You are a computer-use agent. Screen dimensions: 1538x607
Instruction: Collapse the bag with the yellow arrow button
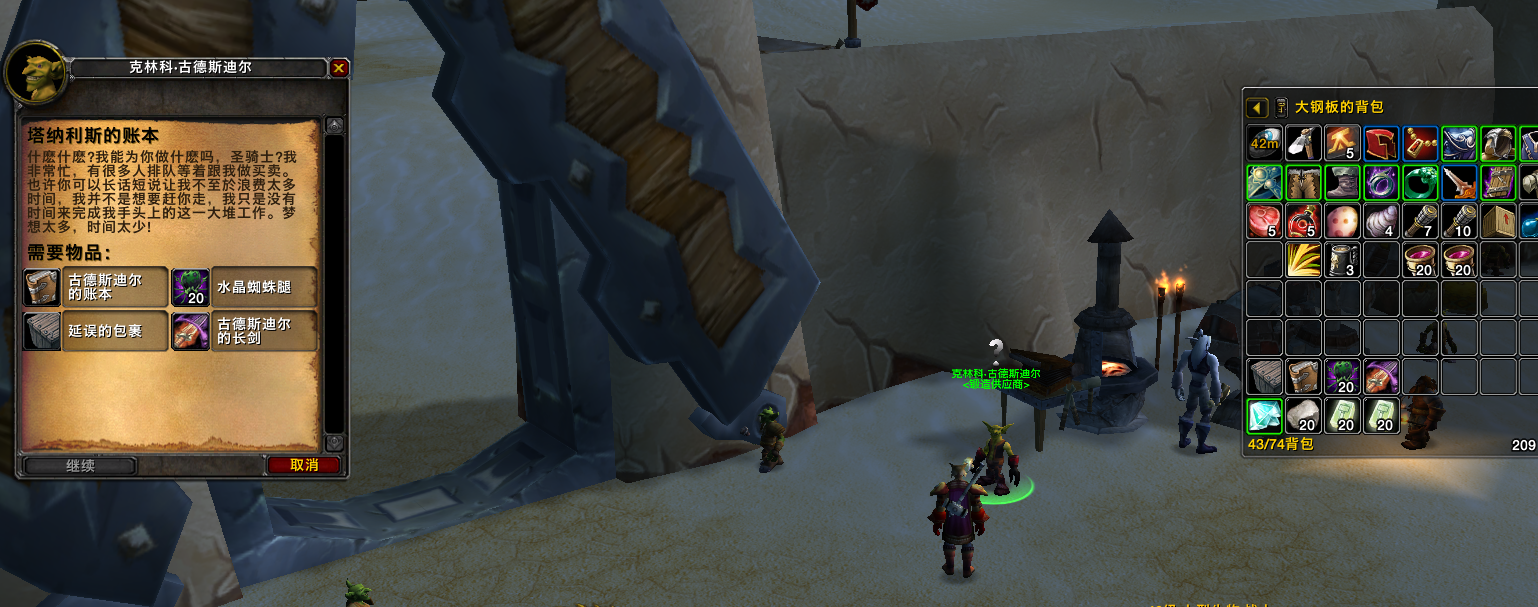pos(1257,107)
